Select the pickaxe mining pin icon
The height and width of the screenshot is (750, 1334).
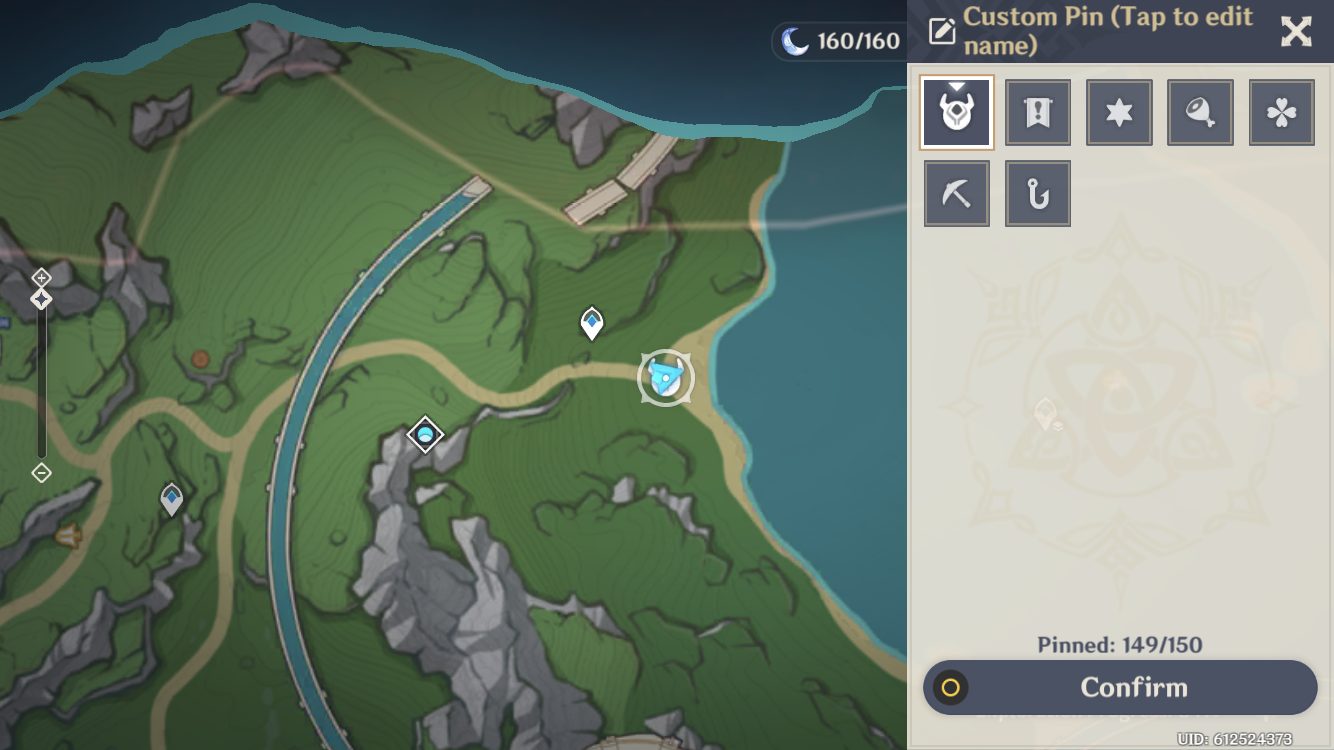click(957, 194)
